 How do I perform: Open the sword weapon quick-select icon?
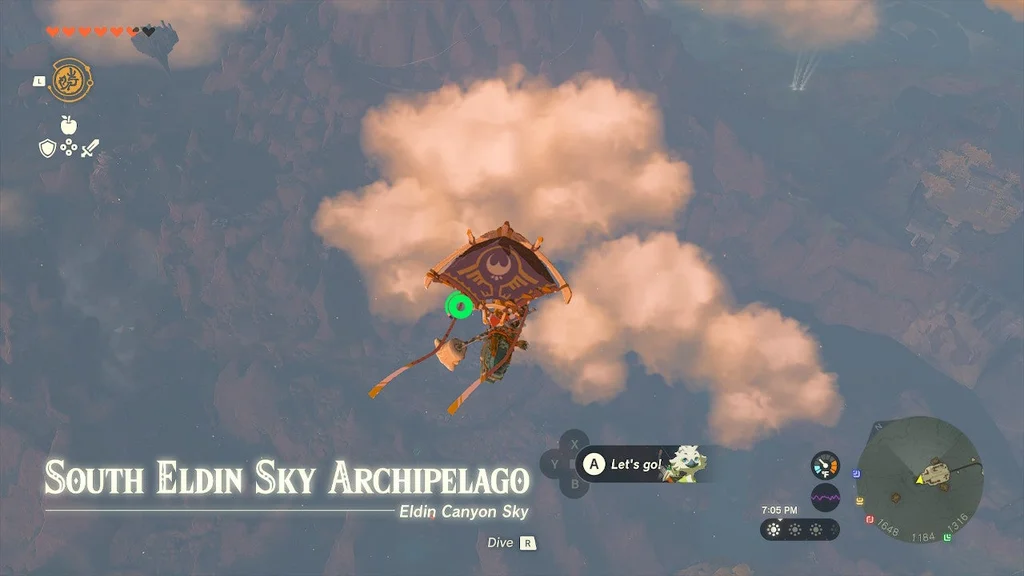[90, 148]
